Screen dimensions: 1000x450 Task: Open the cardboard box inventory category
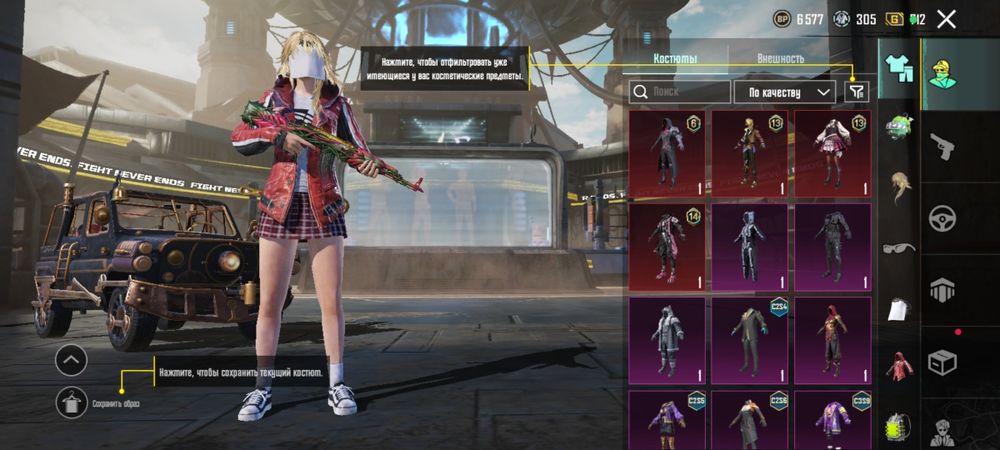(x=942, y=361)
